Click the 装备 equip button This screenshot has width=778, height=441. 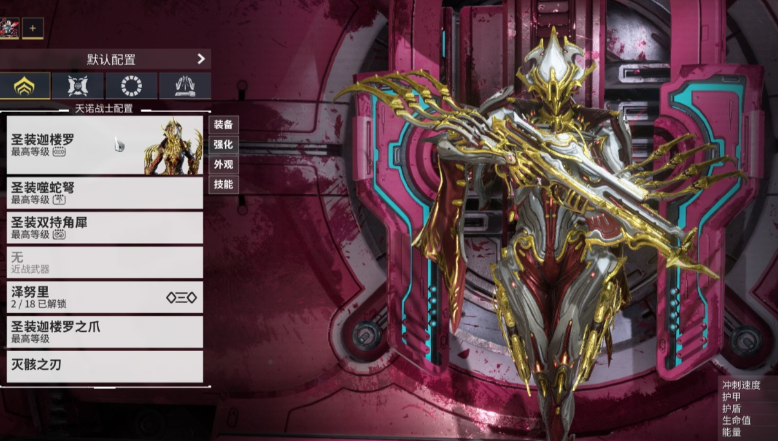[223, 125]
